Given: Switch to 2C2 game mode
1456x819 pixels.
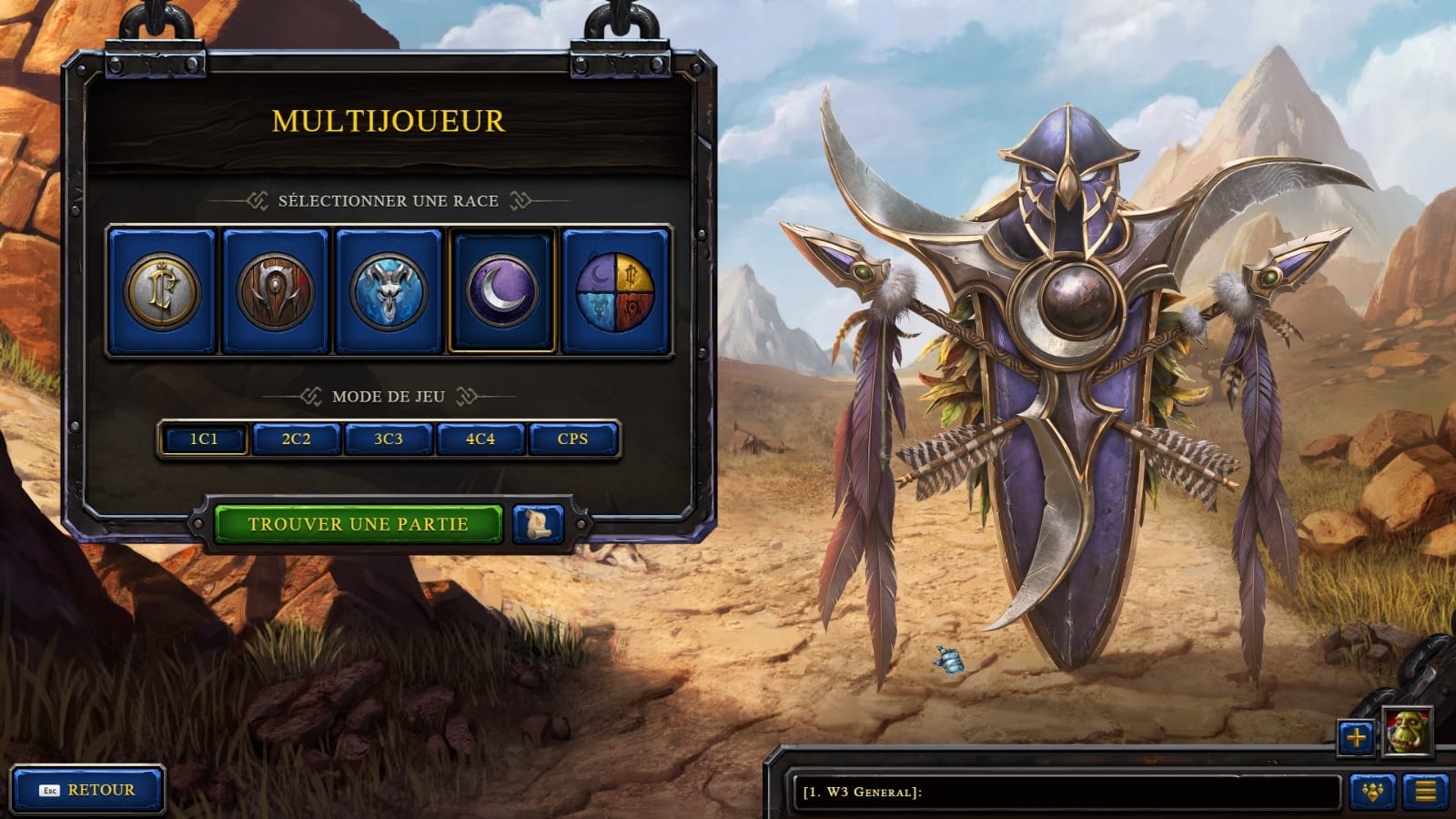Looking at the screenshot, I should point(296,439).
